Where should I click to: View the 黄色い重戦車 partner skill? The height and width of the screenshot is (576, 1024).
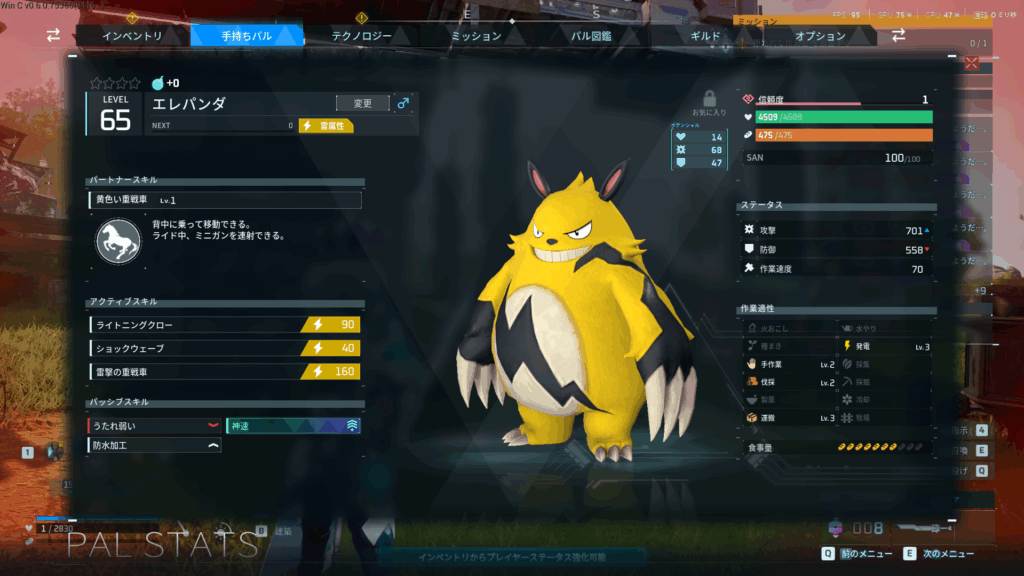pos(225,200)
